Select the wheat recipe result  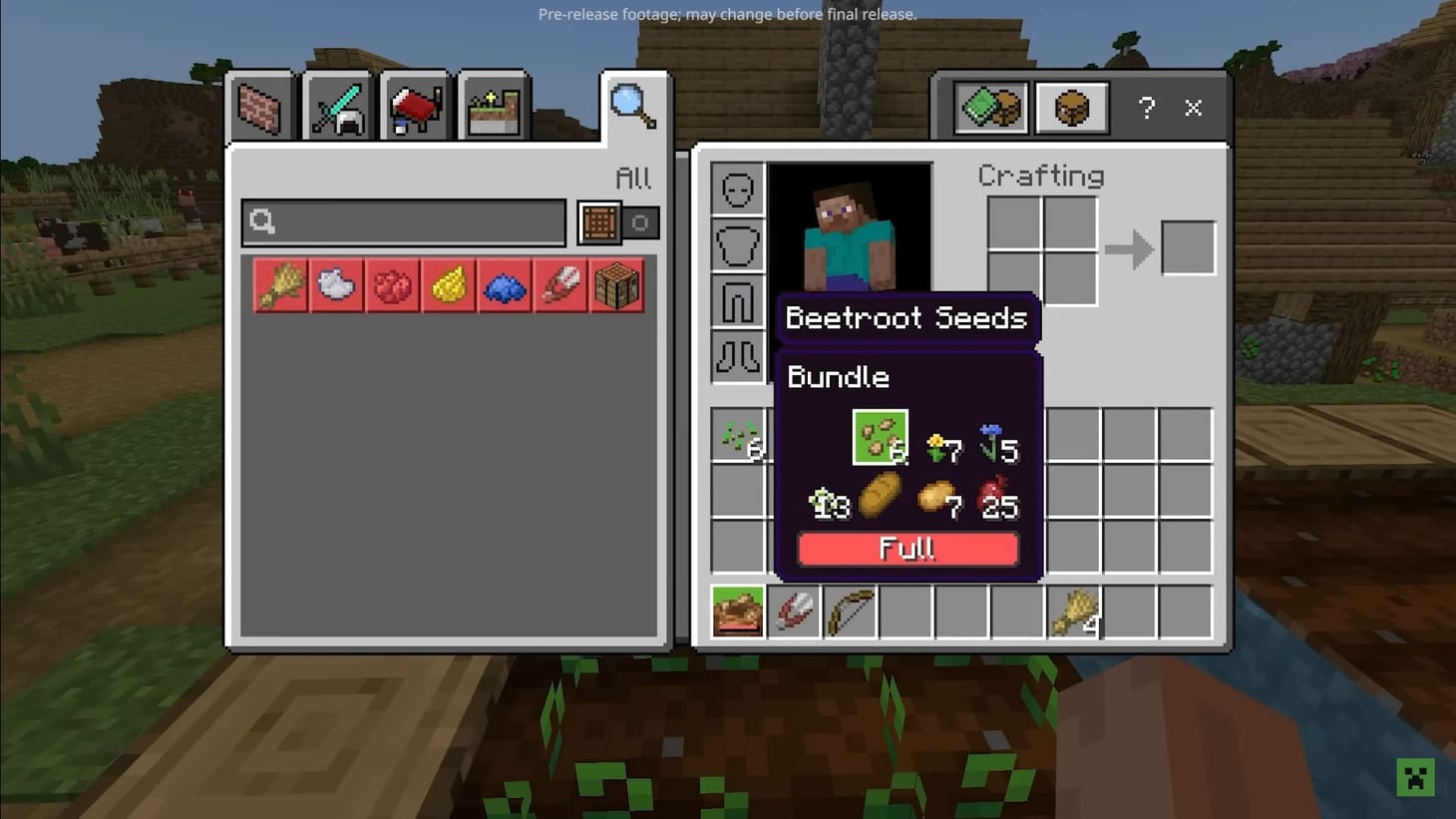coord(281,284)
